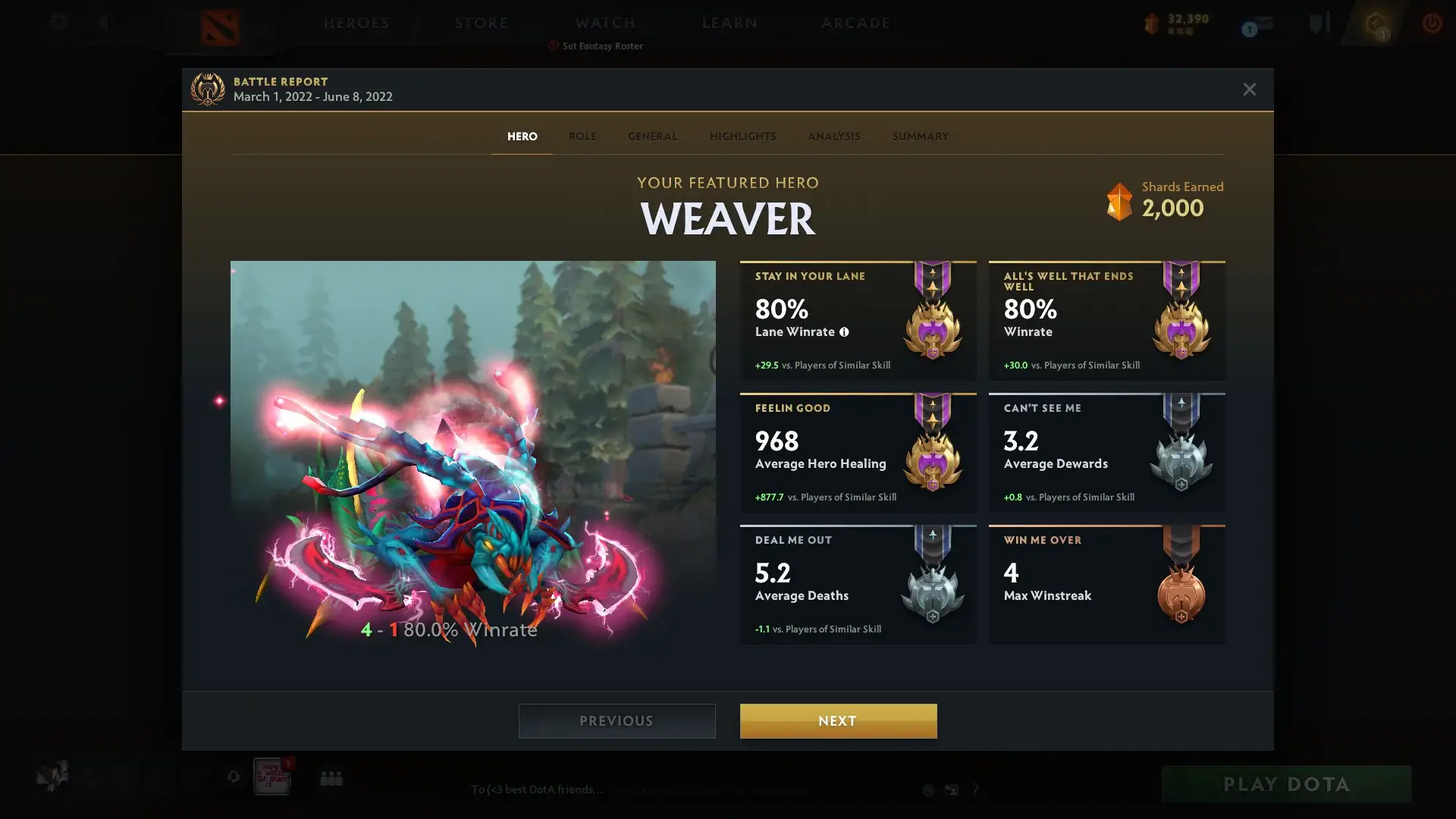
Task: Show the Highlights tab
Action: coord(742,136)
